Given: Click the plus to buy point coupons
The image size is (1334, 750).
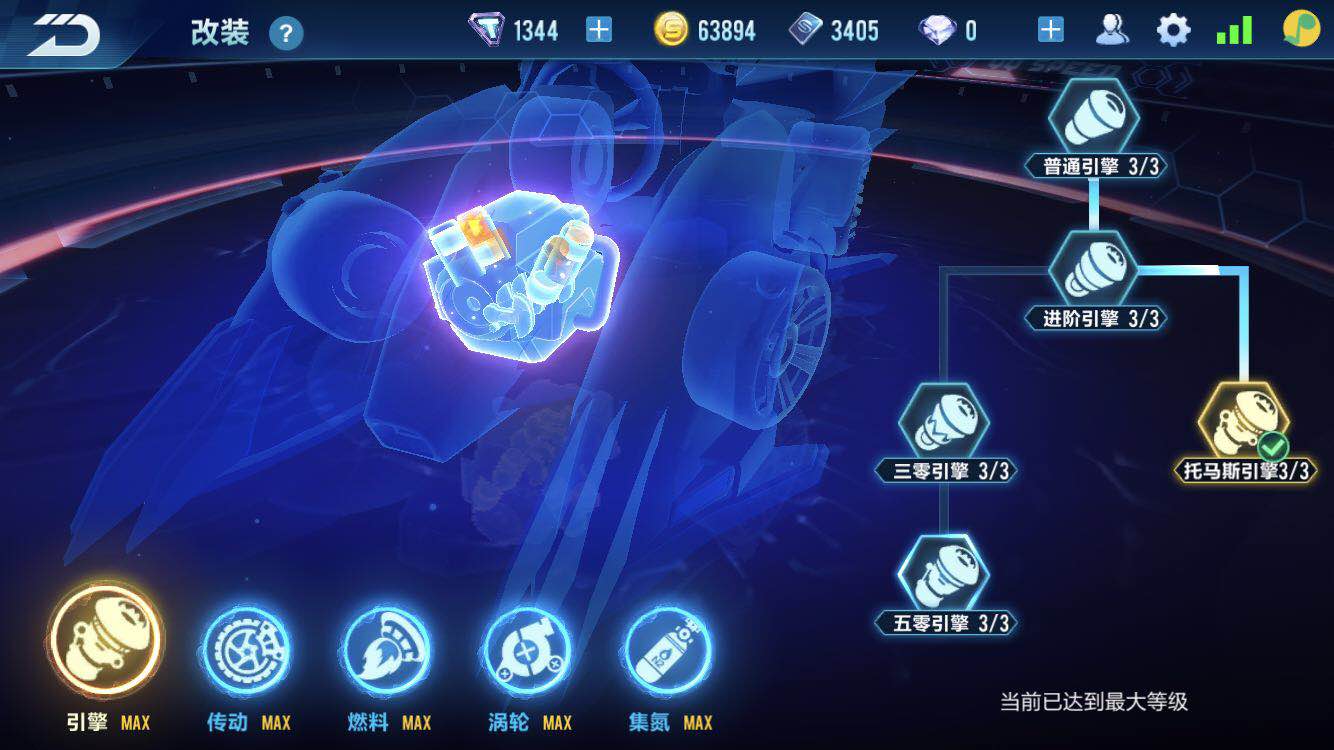Looking at the screenshot, I should (x=598, y=30).
